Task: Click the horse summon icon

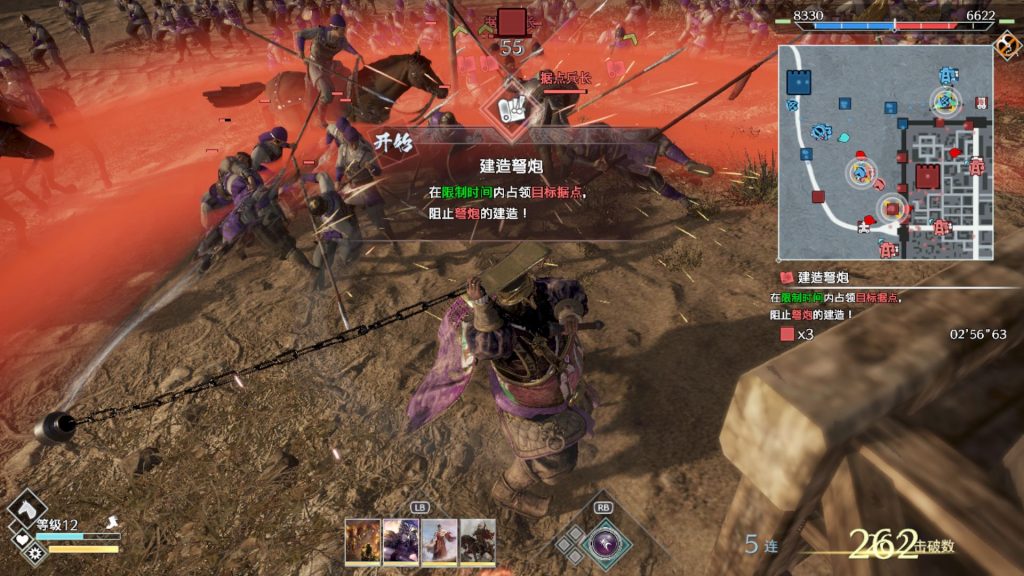Action: 26,506
